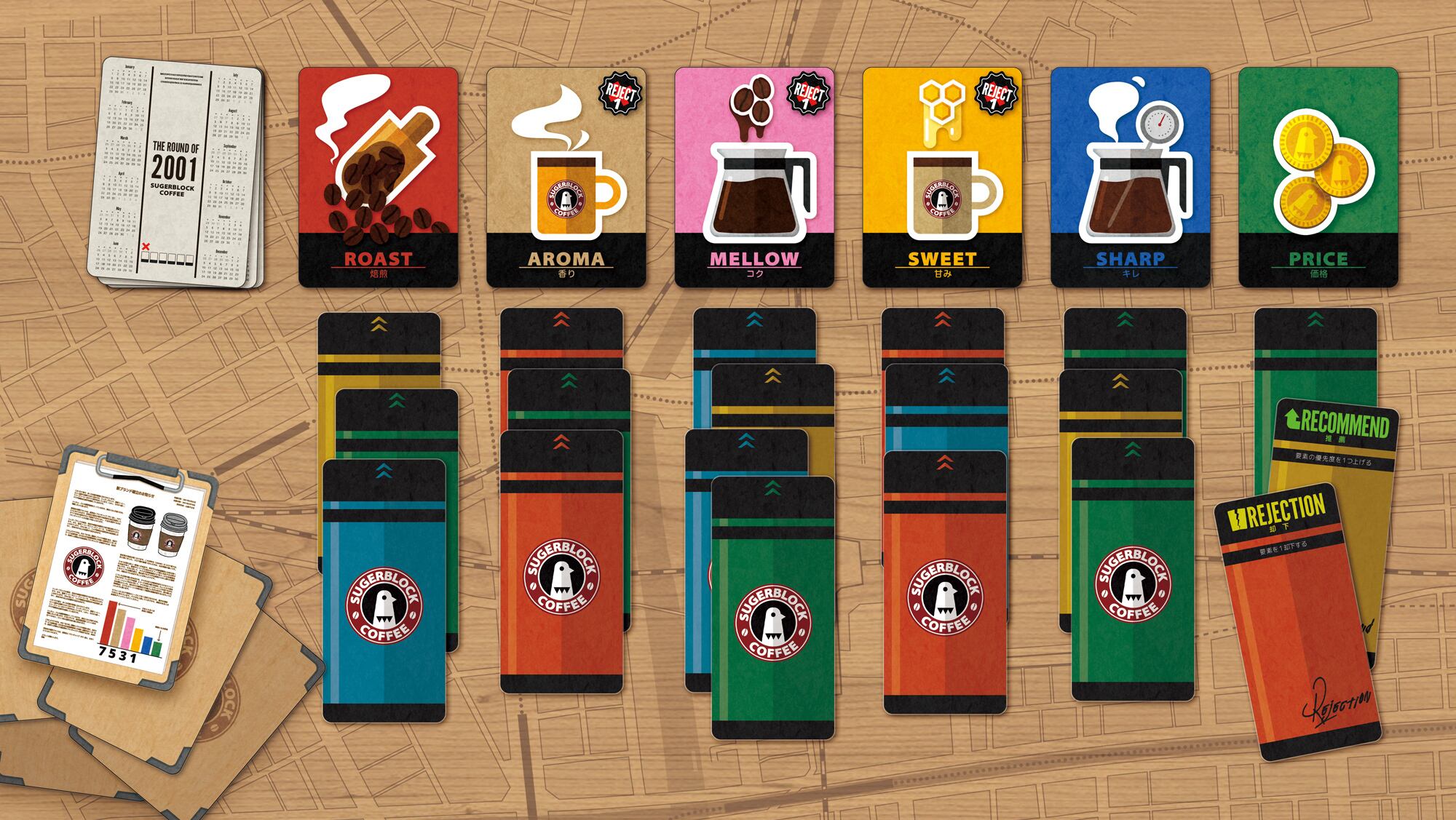The height and width of the screenshot is (820, 1456).
Task: Select the front green card under SHARP
Action: [1133, 568]
